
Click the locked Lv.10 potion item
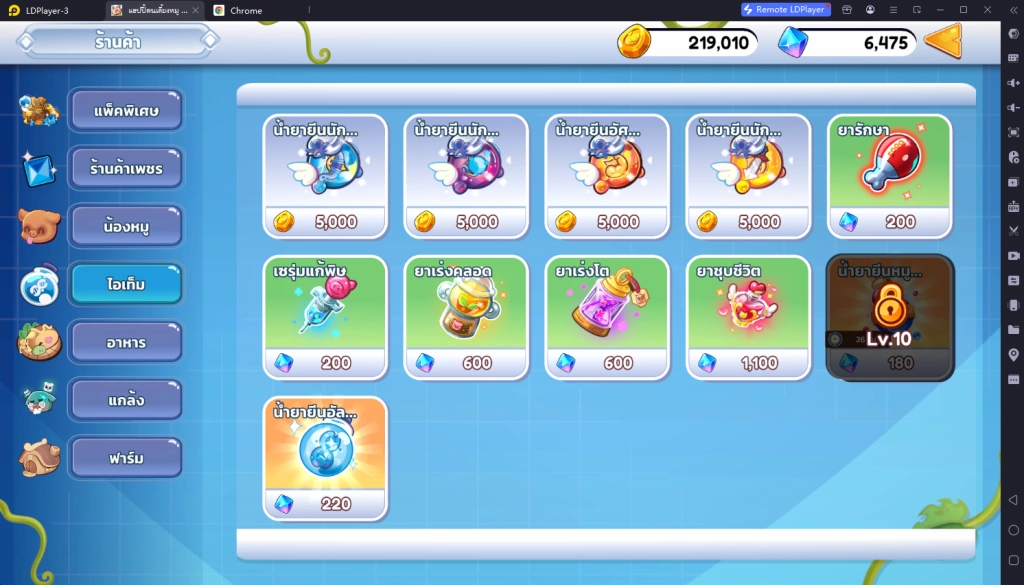click(889, 317)
